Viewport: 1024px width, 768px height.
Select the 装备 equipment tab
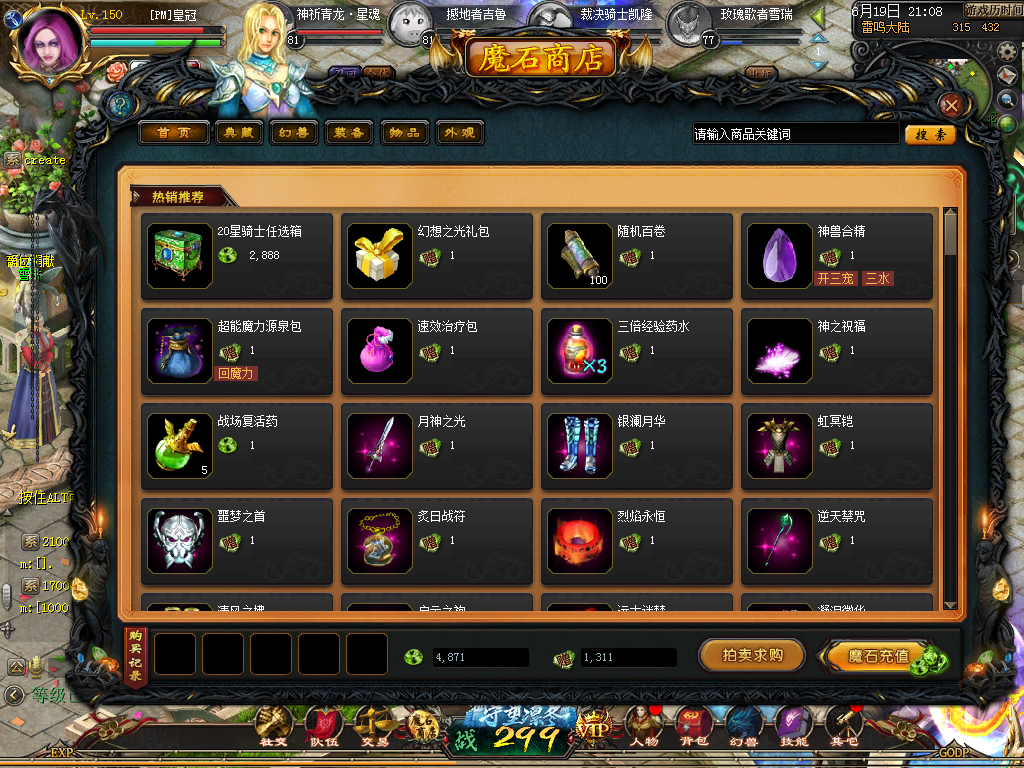click(349, 133)
